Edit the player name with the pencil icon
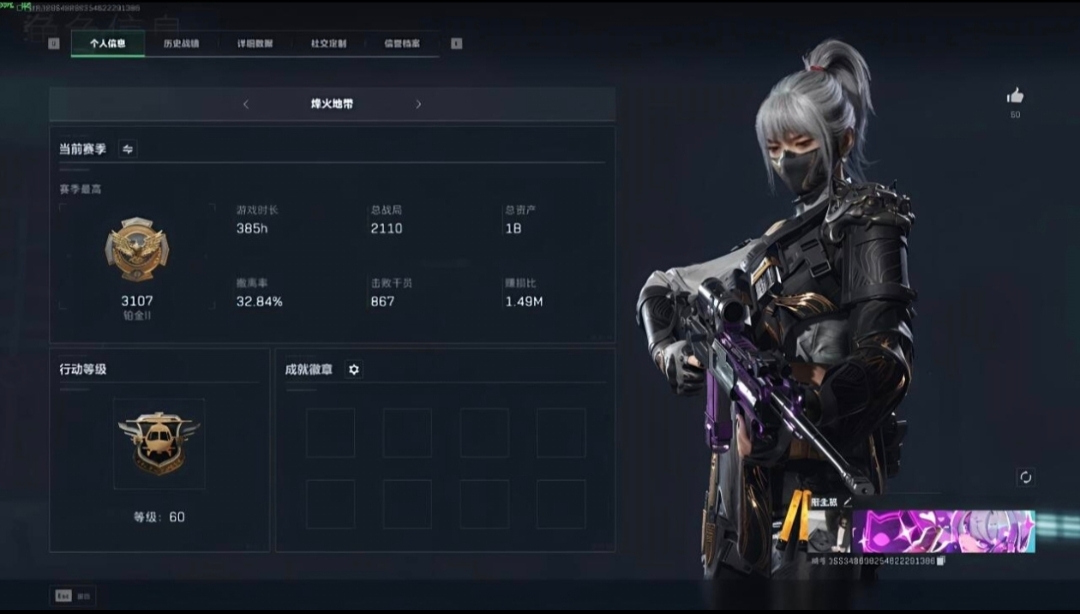Image resolution: width=1080 pixels, height=614 pixels. pos(848,502)
